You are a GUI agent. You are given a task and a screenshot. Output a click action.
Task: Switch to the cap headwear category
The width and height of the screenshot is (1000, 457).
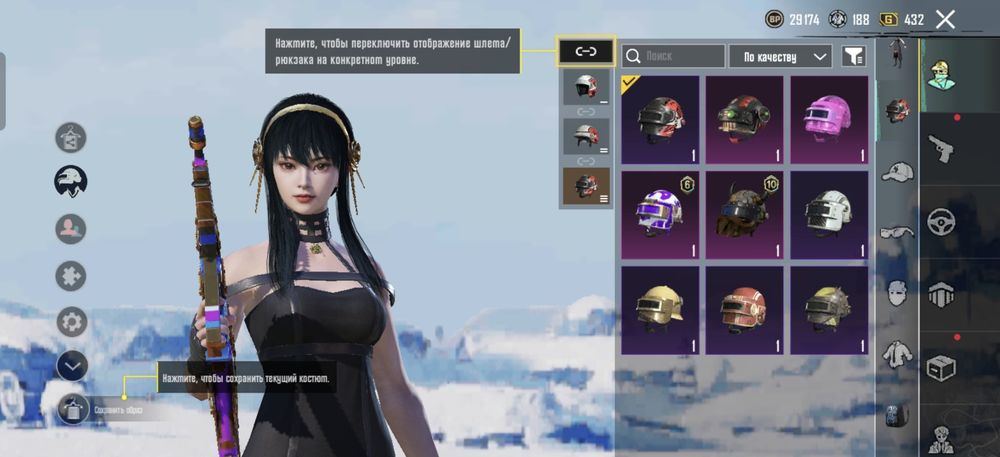click(x=897, y=172)
